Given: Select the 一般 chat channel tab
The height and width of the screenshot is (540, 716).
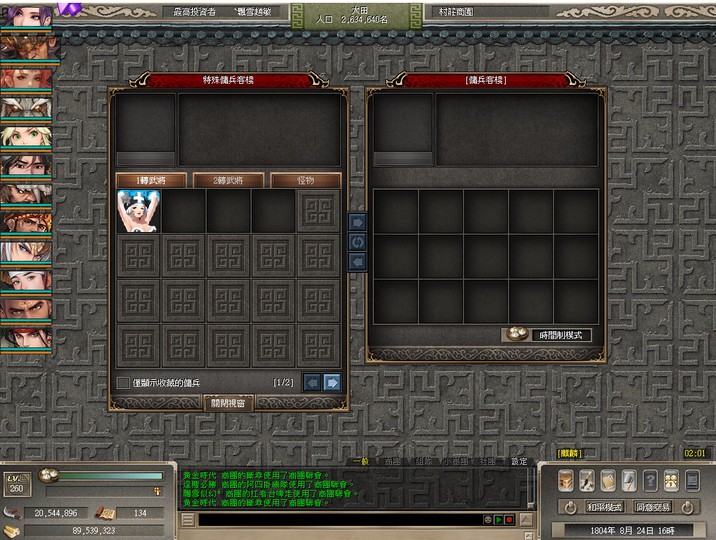Looking at the screenshot, I should point(363,461).
